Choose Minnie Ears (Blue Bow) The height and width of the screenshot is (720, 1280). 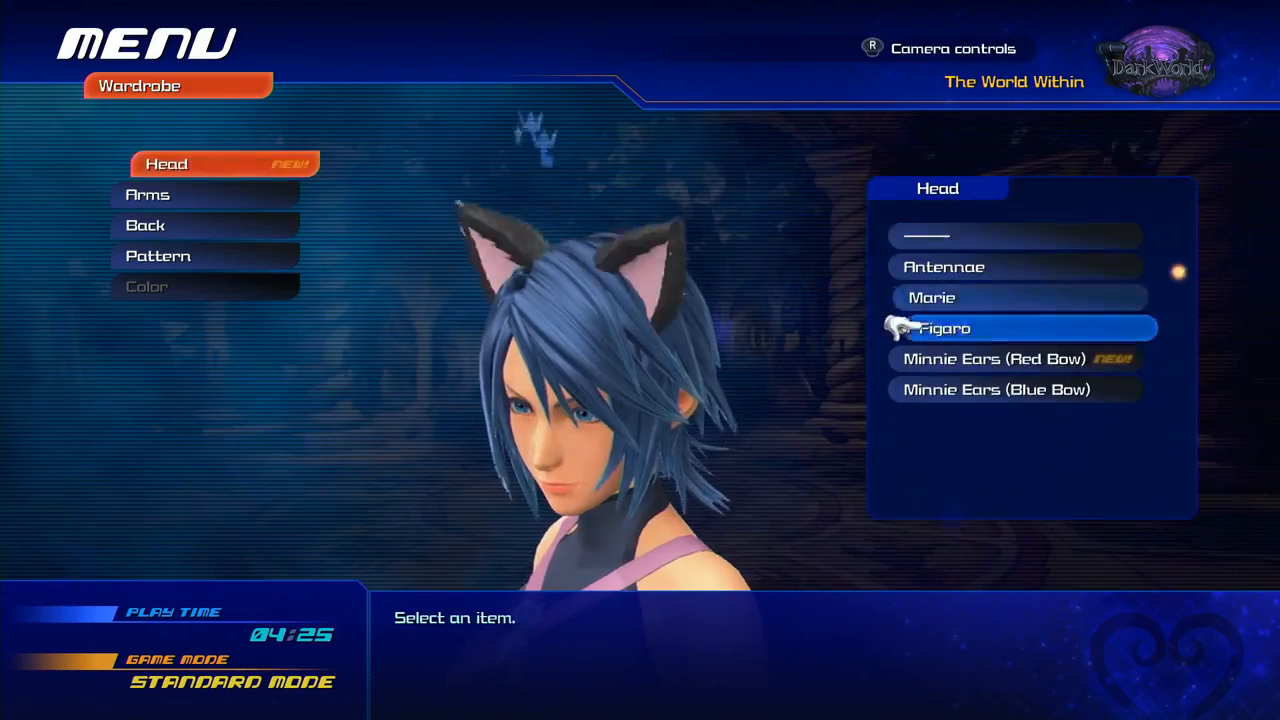1015,390
